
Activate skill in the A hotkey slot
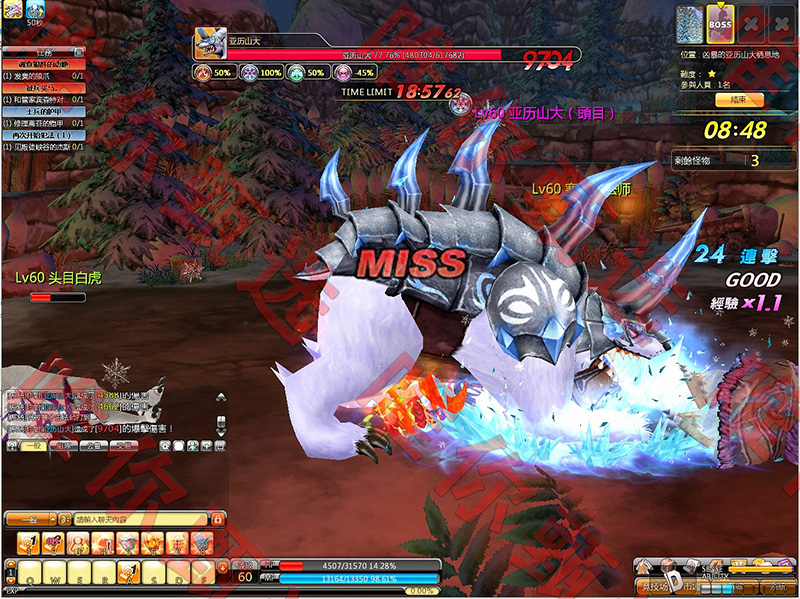[x=128, y=571]
